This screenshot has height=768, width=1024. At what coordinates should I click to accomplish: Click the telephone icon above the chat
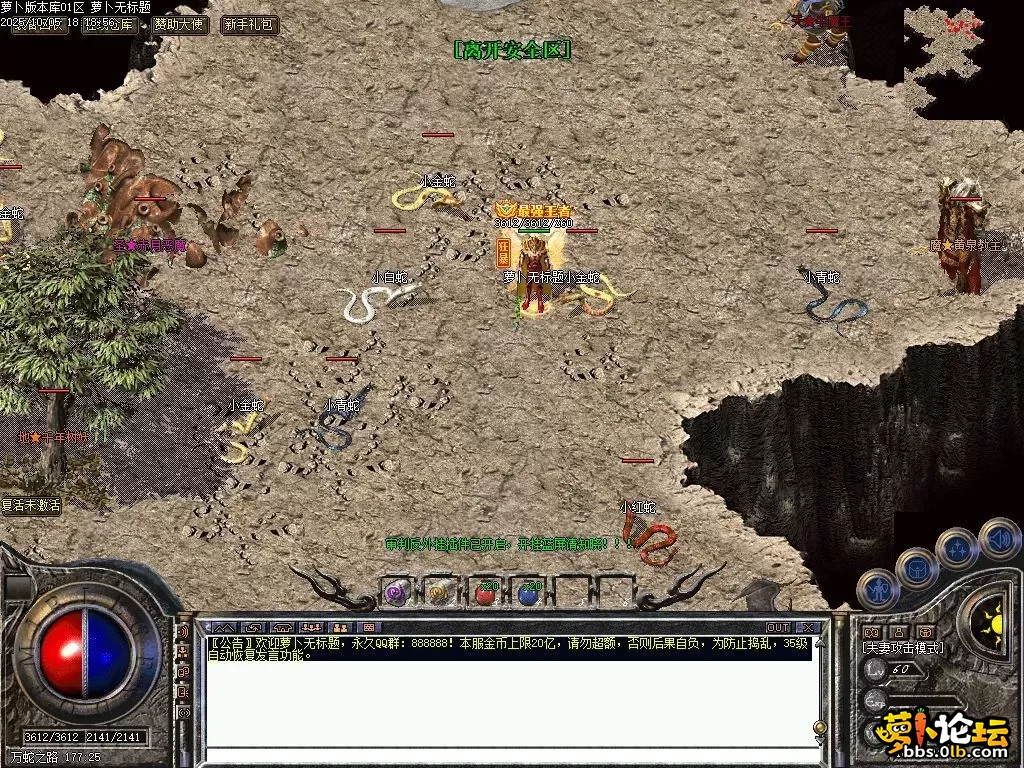pyautogui.click(x=282, y=627)
